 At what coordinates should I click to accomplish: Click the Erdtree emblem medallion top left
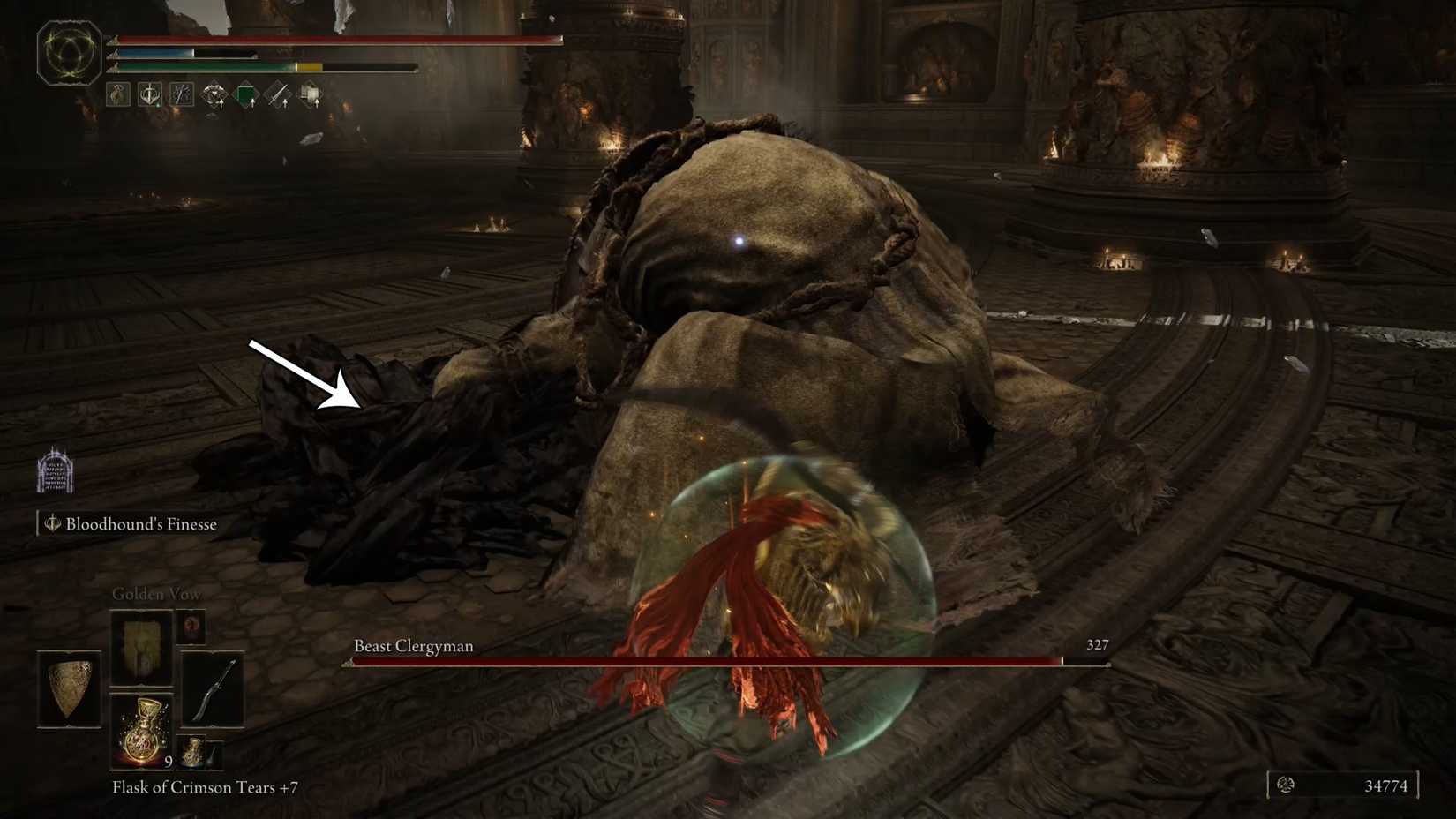click(68, 51)
